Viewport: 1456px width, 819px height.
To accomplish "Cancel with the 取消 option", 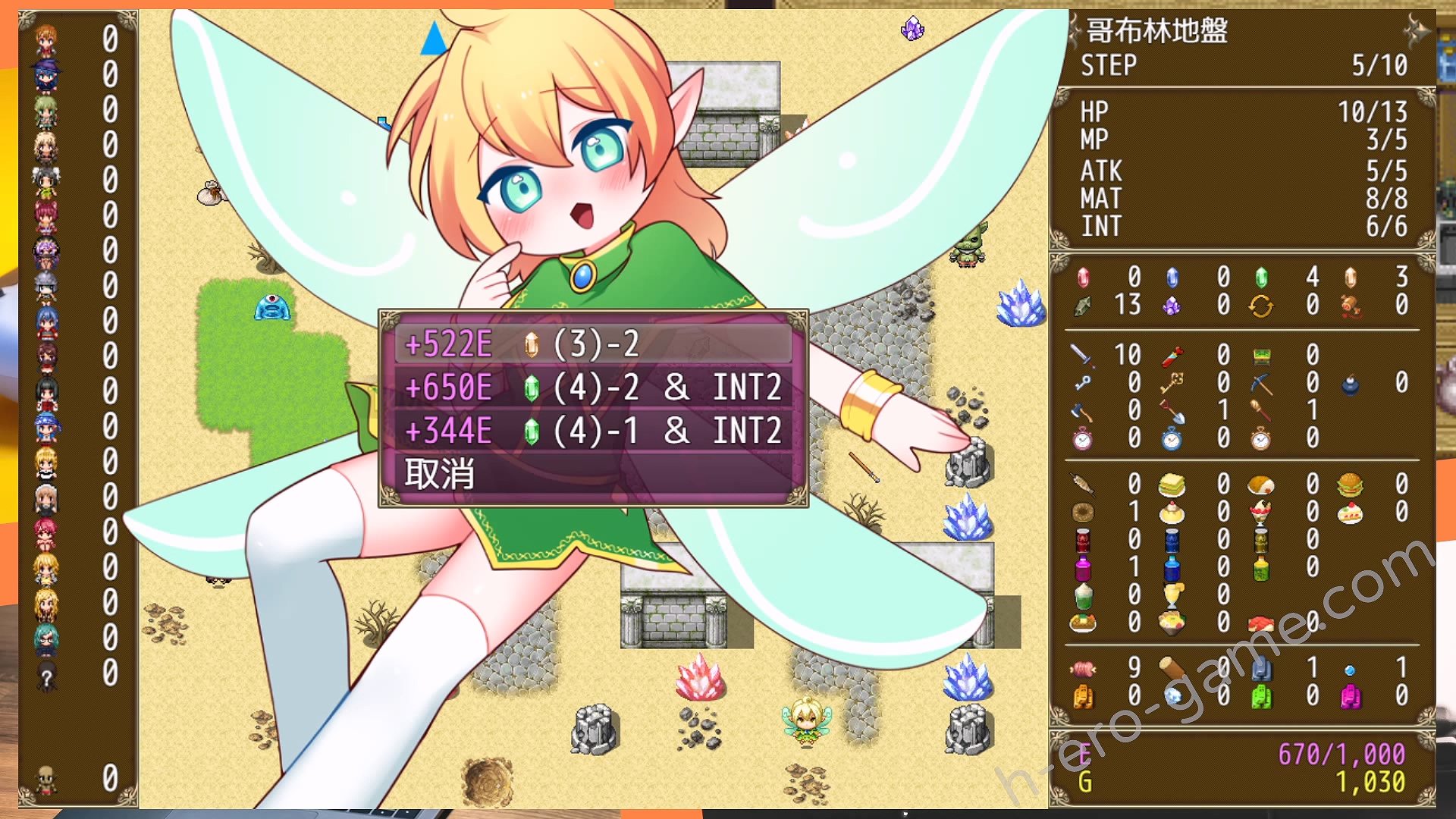I will click(440, 474).
